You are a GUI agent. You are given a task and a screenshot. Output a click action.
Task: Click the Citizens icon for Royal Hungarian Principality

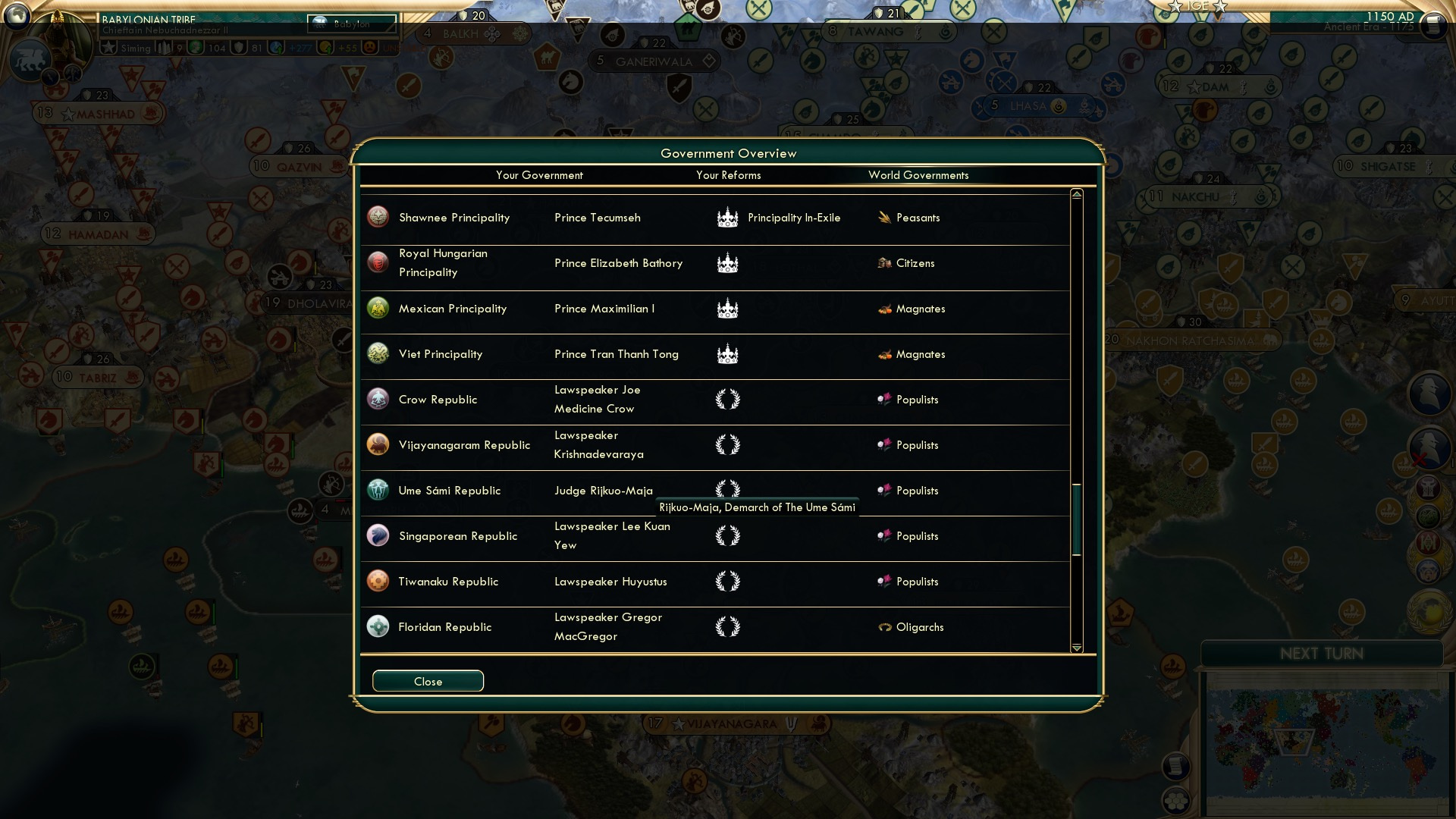(884, 263)
